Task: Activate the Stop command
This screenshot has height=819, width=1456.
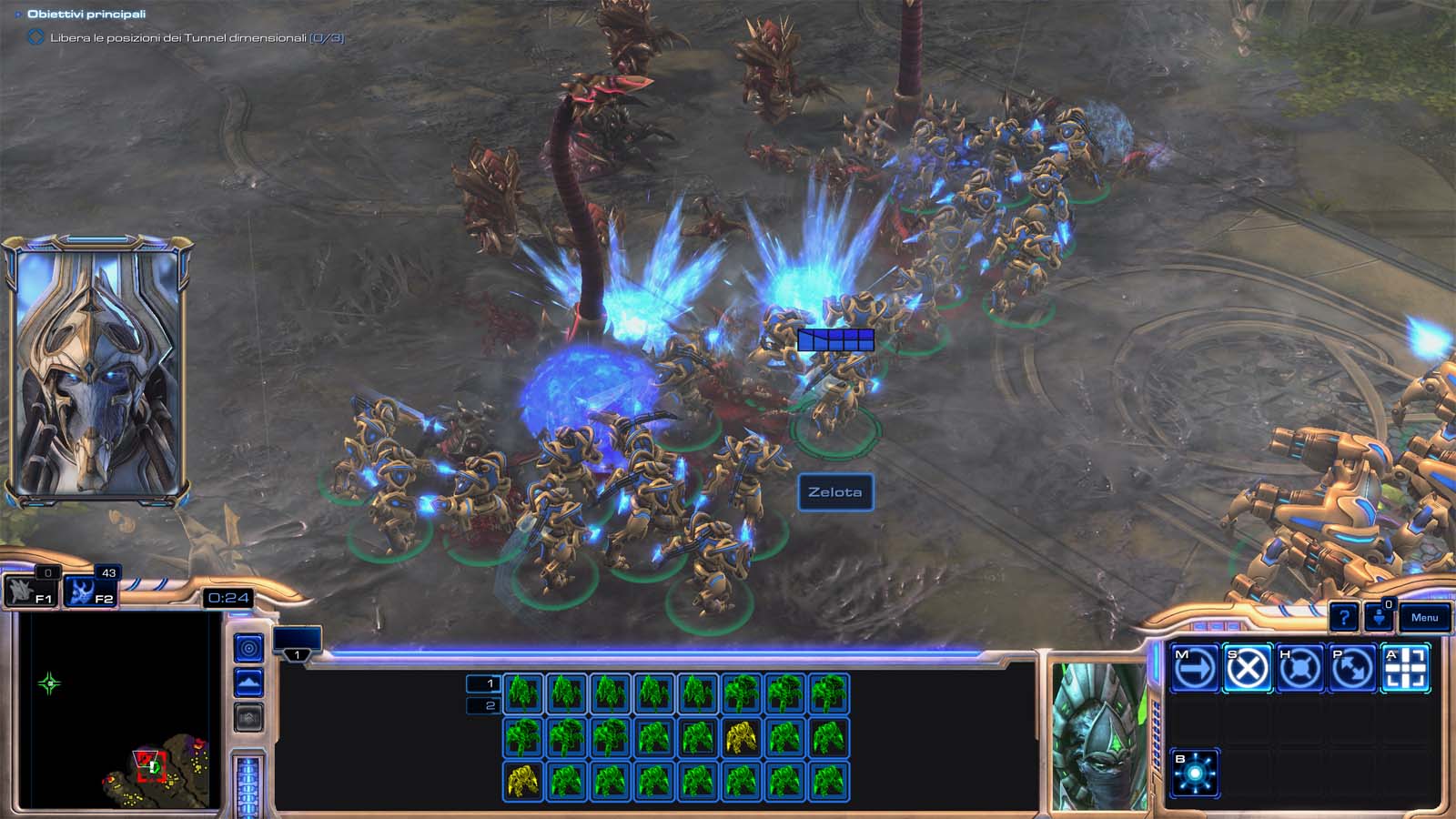Action: click(x=1247, y=670)
